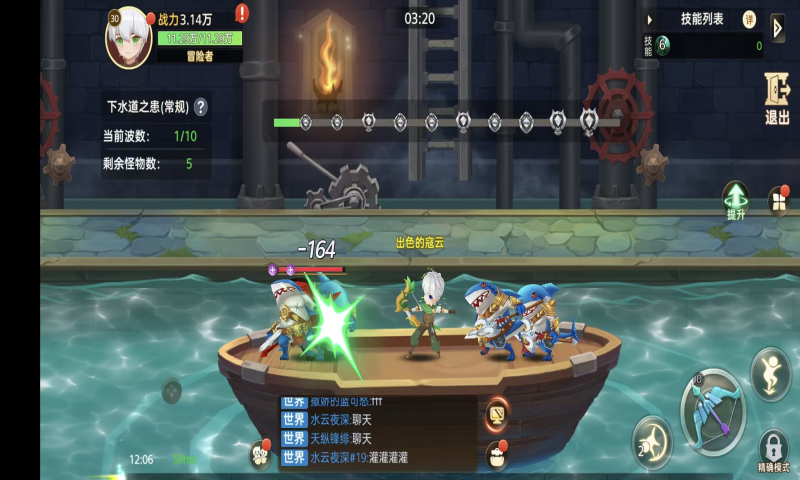Collapse the skill list with the left arrow

click(649, 19)
